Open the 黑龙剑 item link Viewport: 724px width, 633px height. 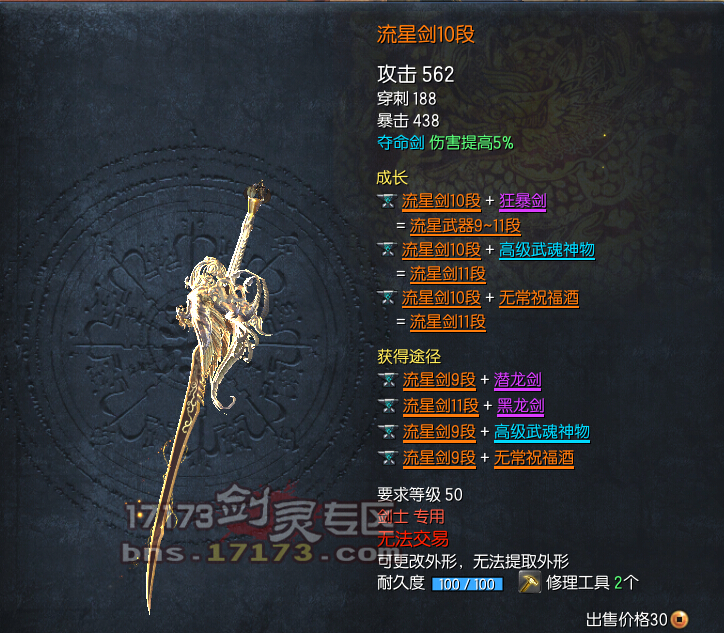520,406
